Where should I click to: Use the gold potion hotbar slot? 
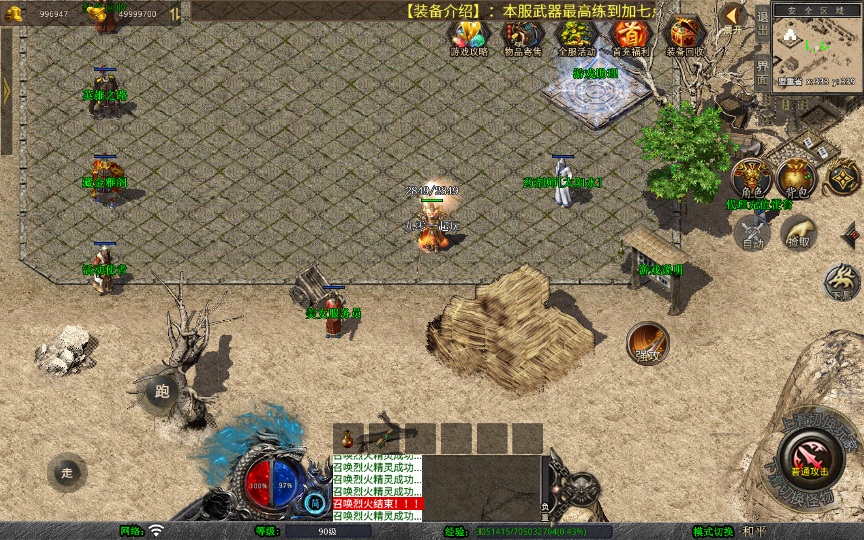point(347,438)
